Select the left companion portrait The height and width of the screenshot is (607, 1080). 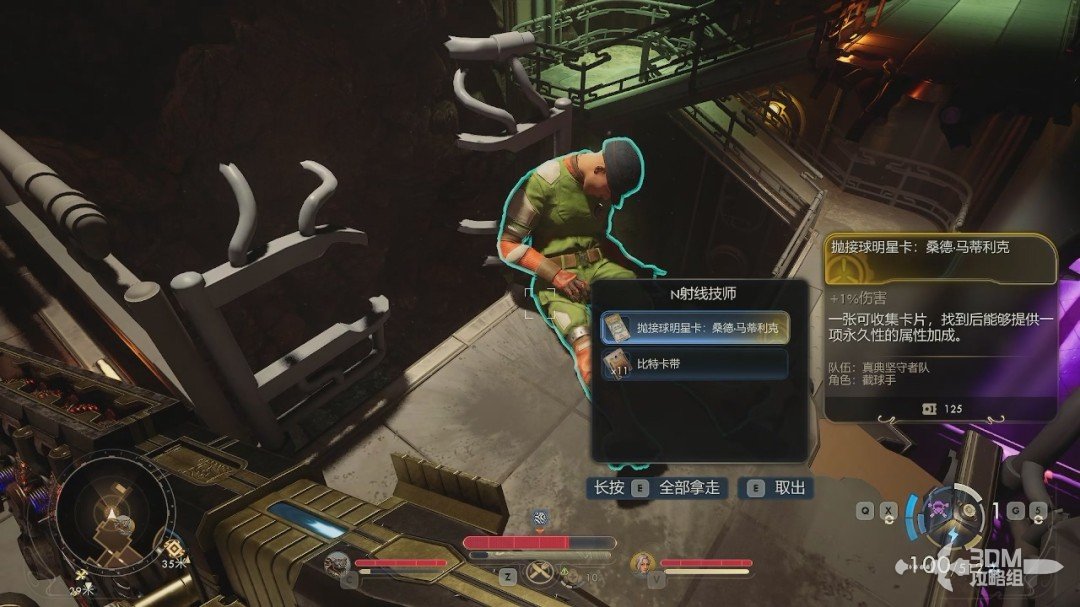coord(336,564)
